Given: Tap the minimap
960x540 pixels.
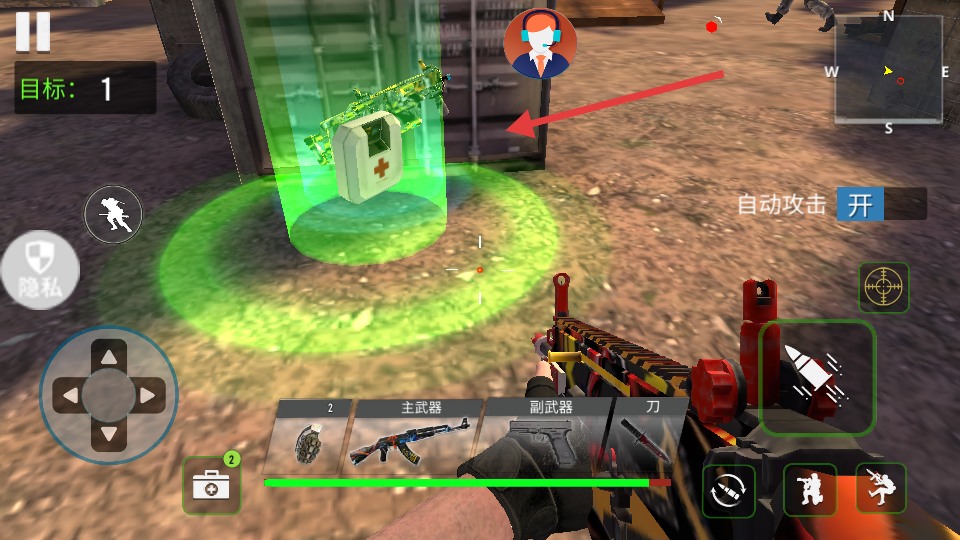Looking at the screenshot, I should click(x=889, y=70).
